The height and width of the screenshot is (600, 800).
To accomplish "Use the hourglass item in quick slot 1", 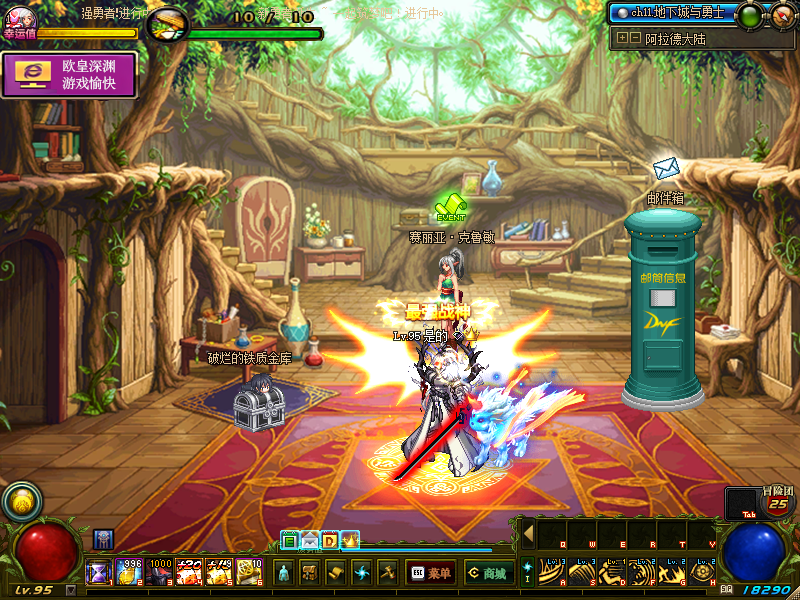I will 101,572.
